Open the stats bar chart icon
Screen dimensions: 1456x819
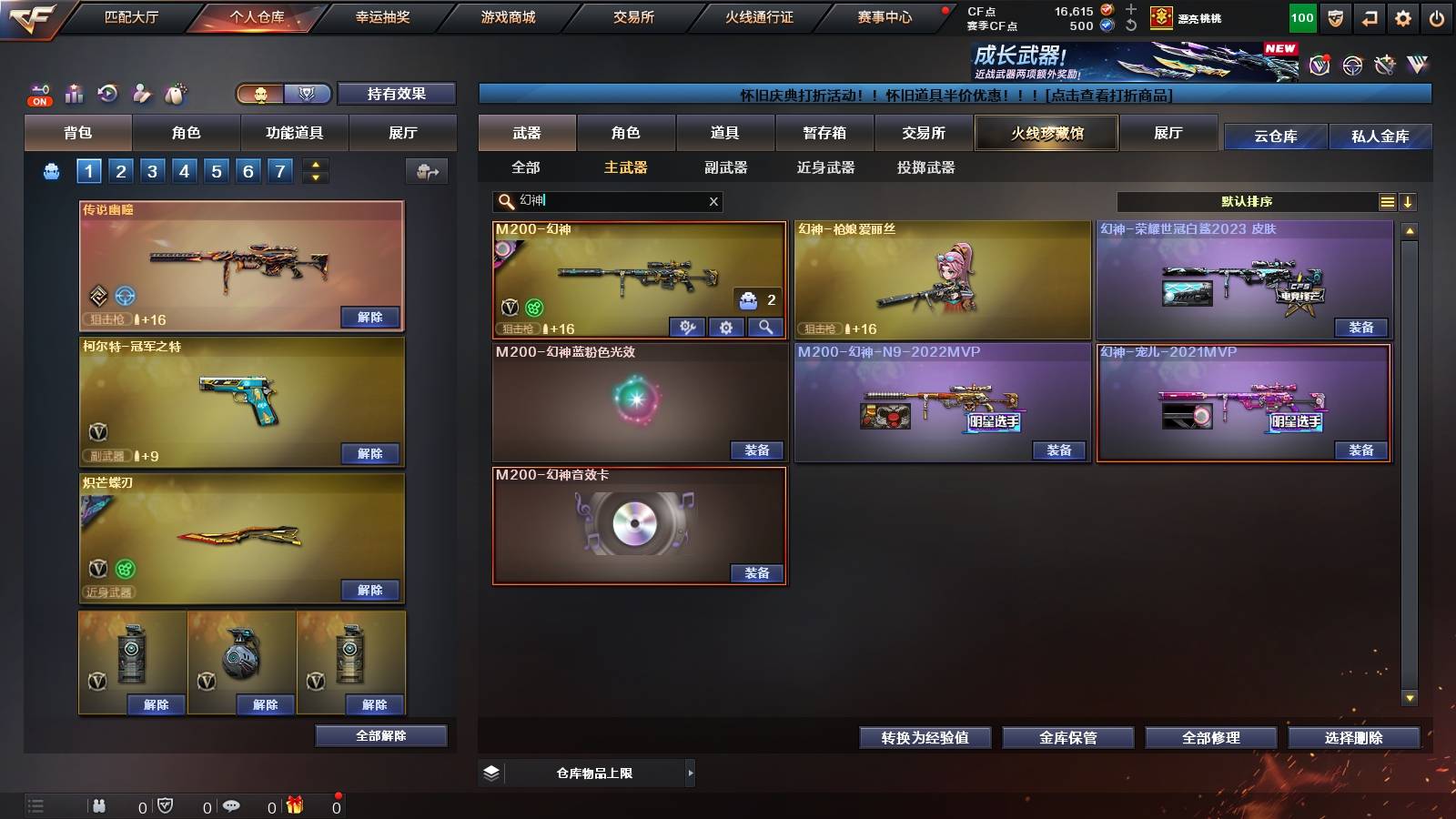click(x=73, y=92)
